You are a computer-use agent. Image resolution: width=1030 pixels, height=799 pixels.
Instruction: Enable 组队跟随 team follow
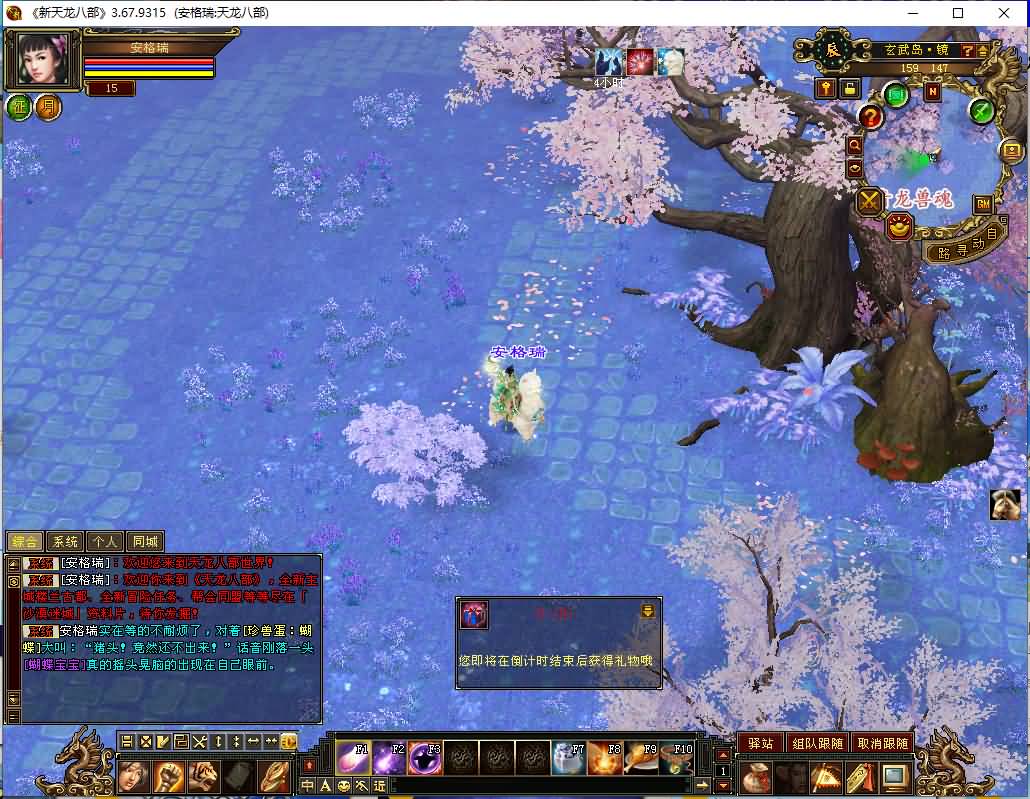(x=817, y=743)
